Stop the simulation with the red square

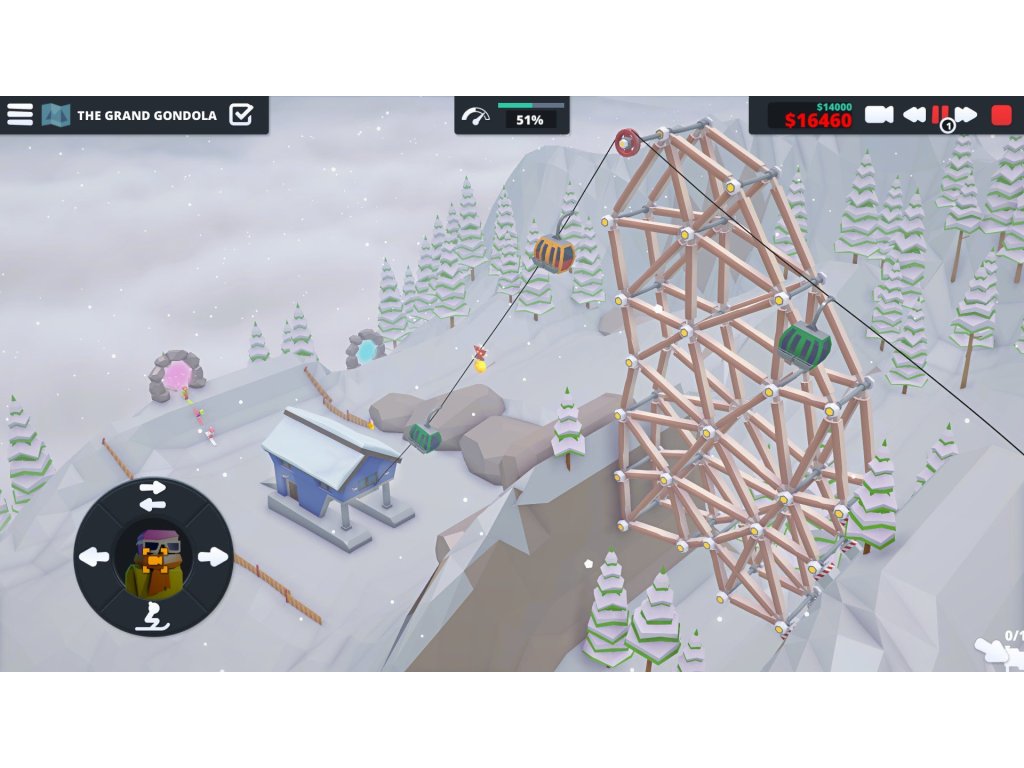coord(1000,115)
